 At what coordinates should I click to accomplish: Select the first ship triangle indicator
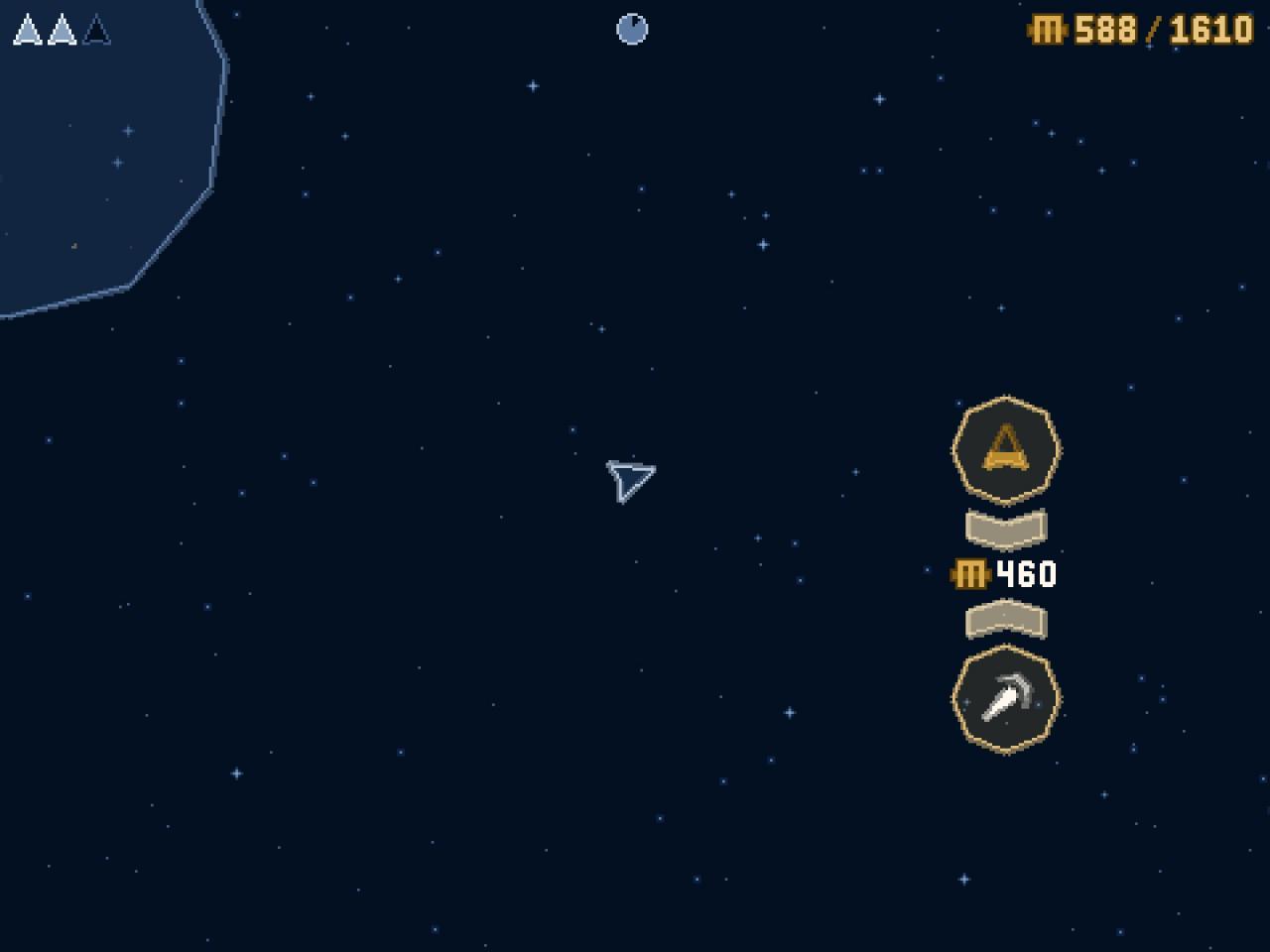[28, 31]
